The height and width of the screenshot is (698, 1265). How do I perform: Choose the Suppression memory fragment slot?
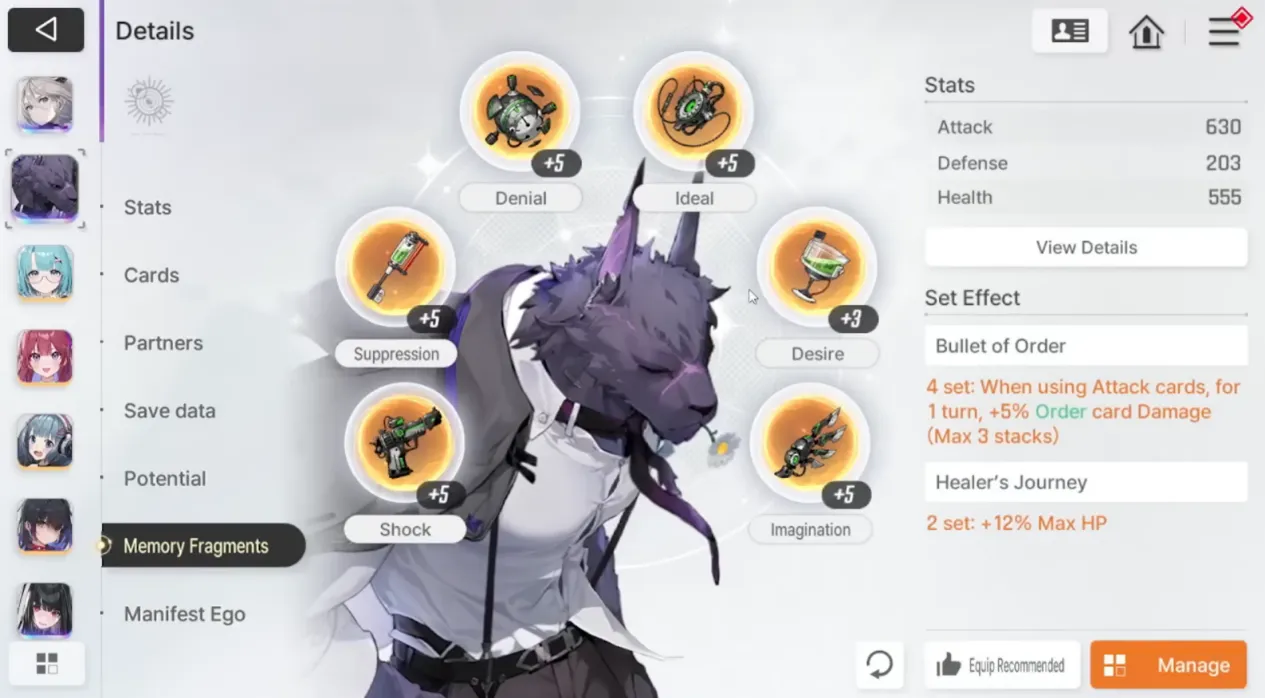395,268
